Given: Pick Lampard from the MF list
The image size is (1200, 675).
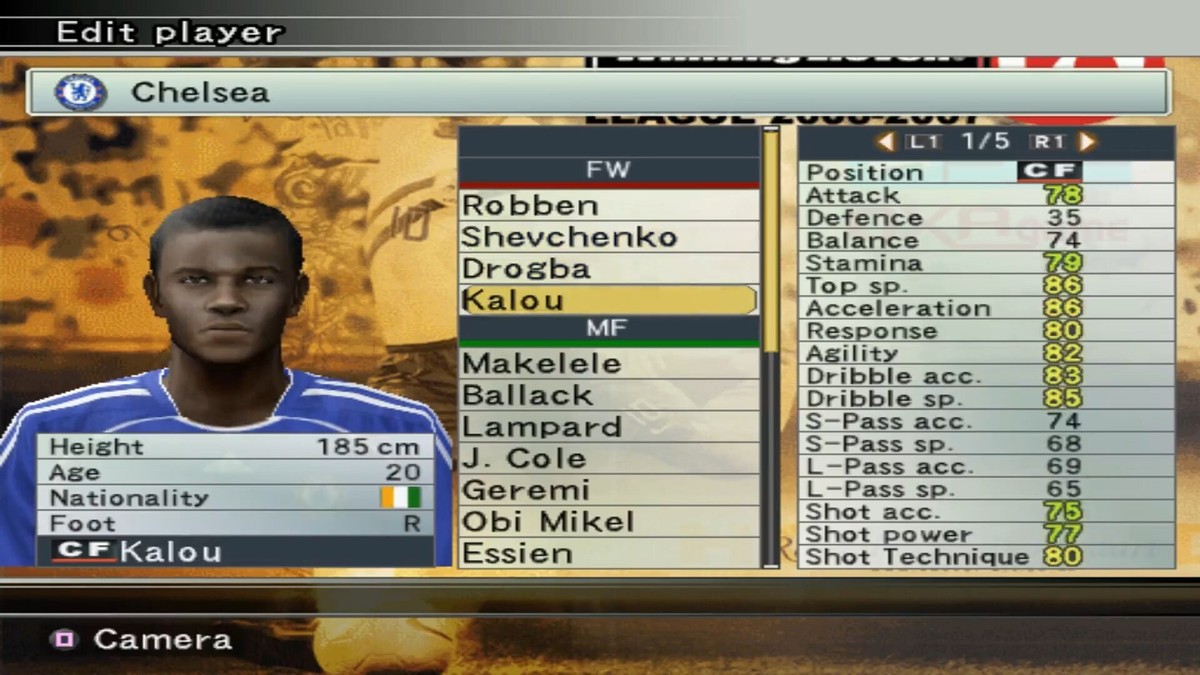Looking at the screenshot, I should [608, 427].
